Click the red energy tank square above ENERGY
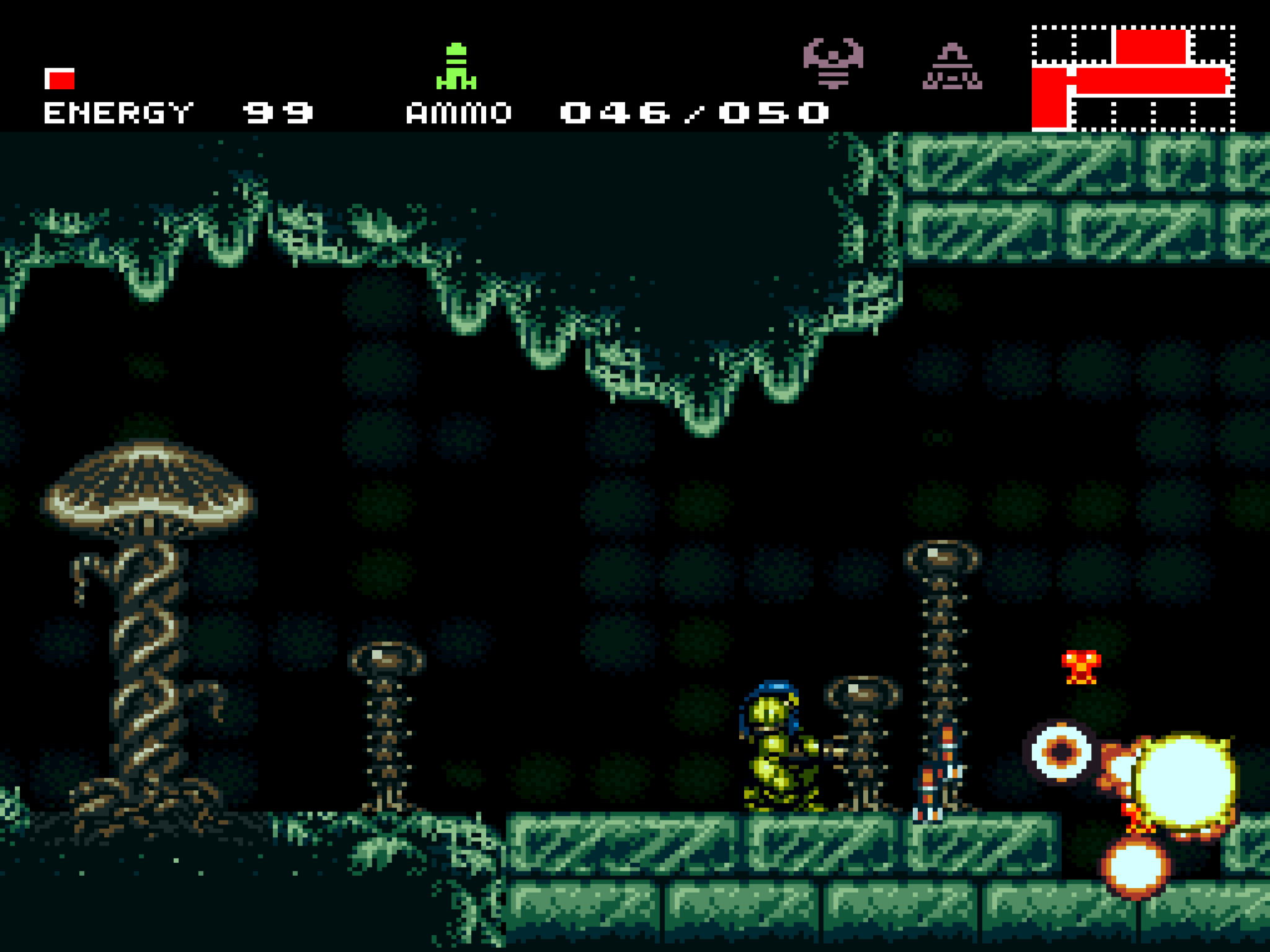Screen dimensions: 1270x952 (60, 79)
